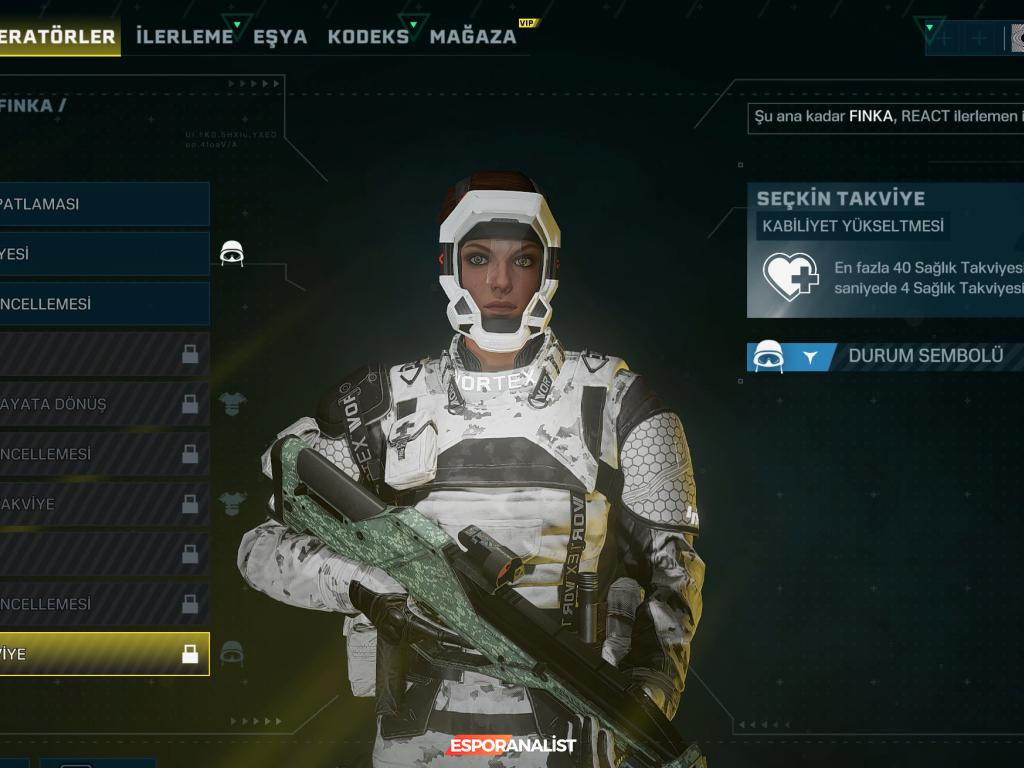Open the DURUM SEMBOLÜ entry
Viewport: 1024px width, 768px height.
pyautogui.click(x=924, y=356)
